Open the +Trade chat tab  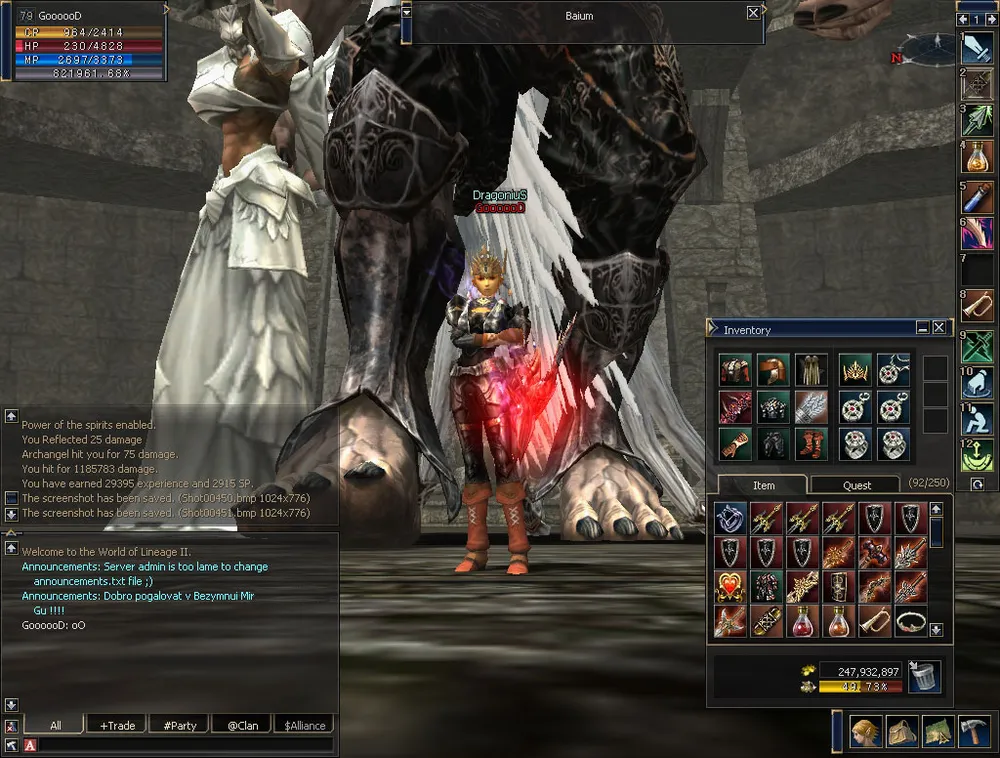click(117, 725)
